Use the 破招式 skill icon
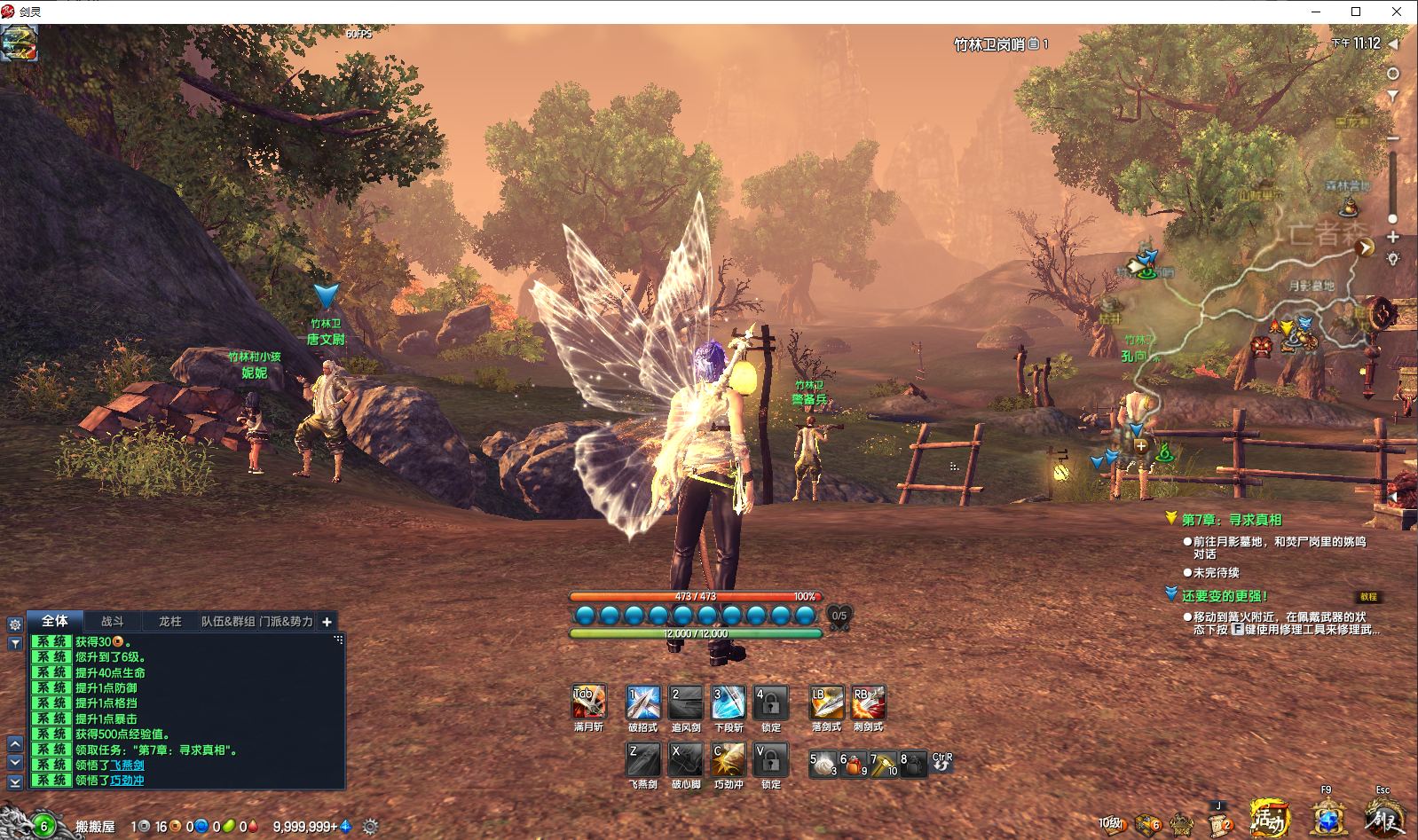 (643, 702)
